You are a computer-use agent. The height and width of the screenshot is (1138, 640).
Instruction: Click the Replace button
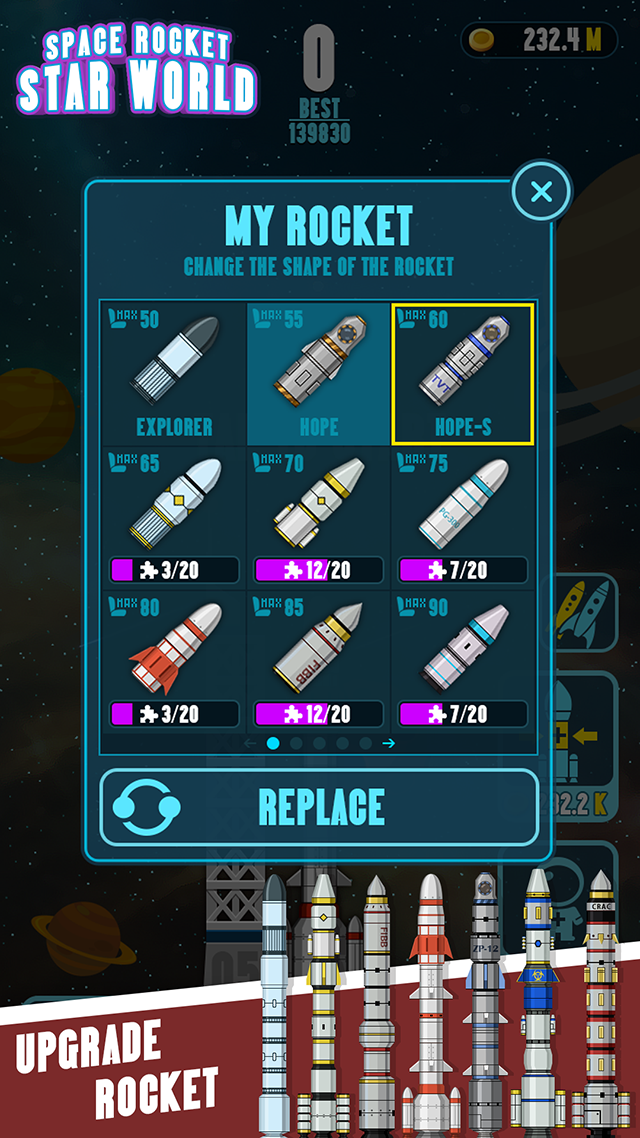[x=319, y=807]
